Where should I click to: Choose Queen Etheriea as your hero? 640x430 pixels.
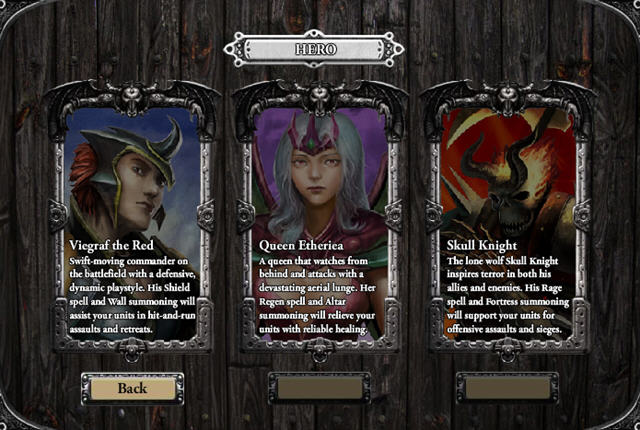[318, 218]
